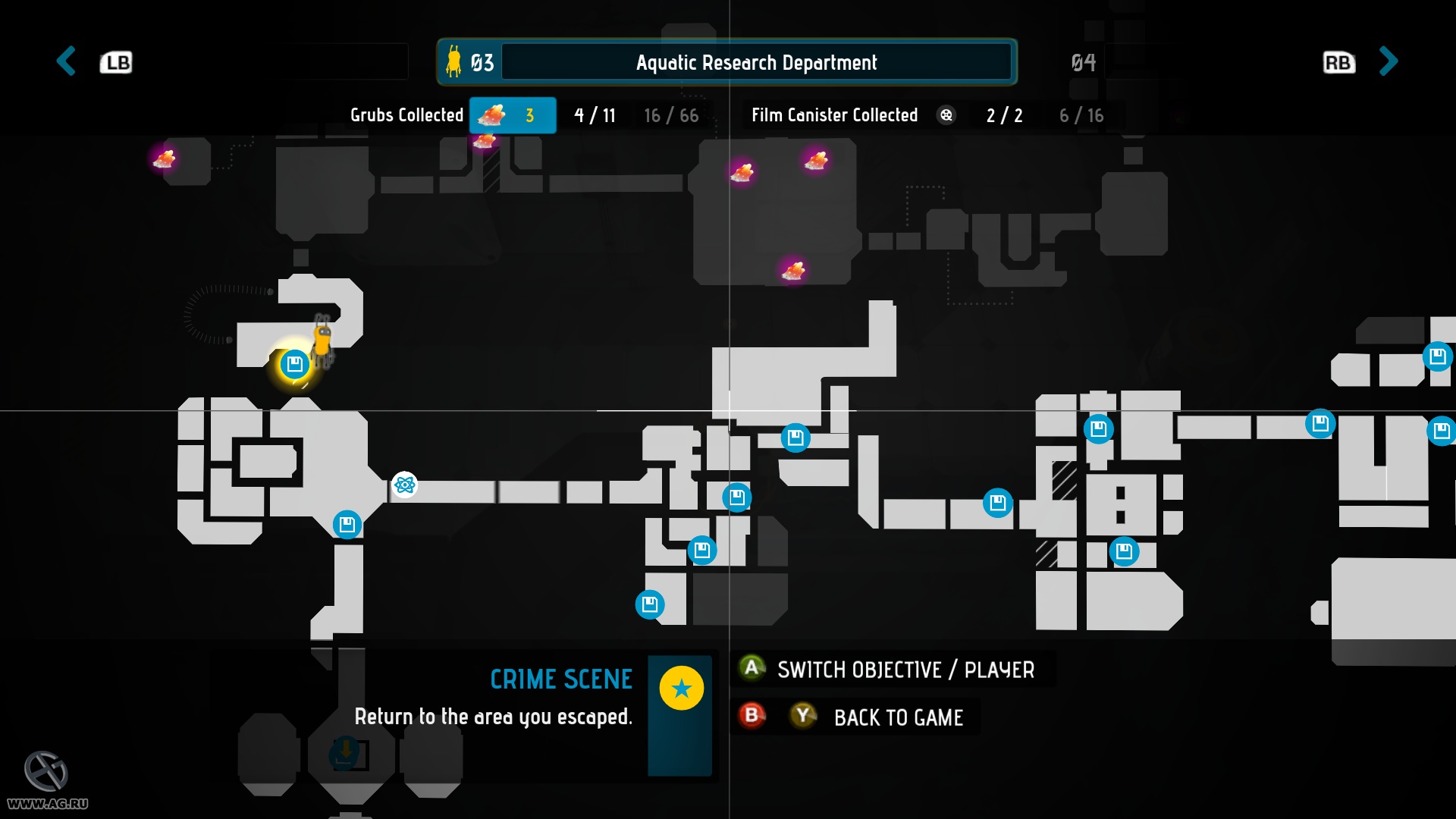This screenshot has height=819, width=1456.
Task: Choose Back To Game with the B button
Action: click(x=752, y=717)
